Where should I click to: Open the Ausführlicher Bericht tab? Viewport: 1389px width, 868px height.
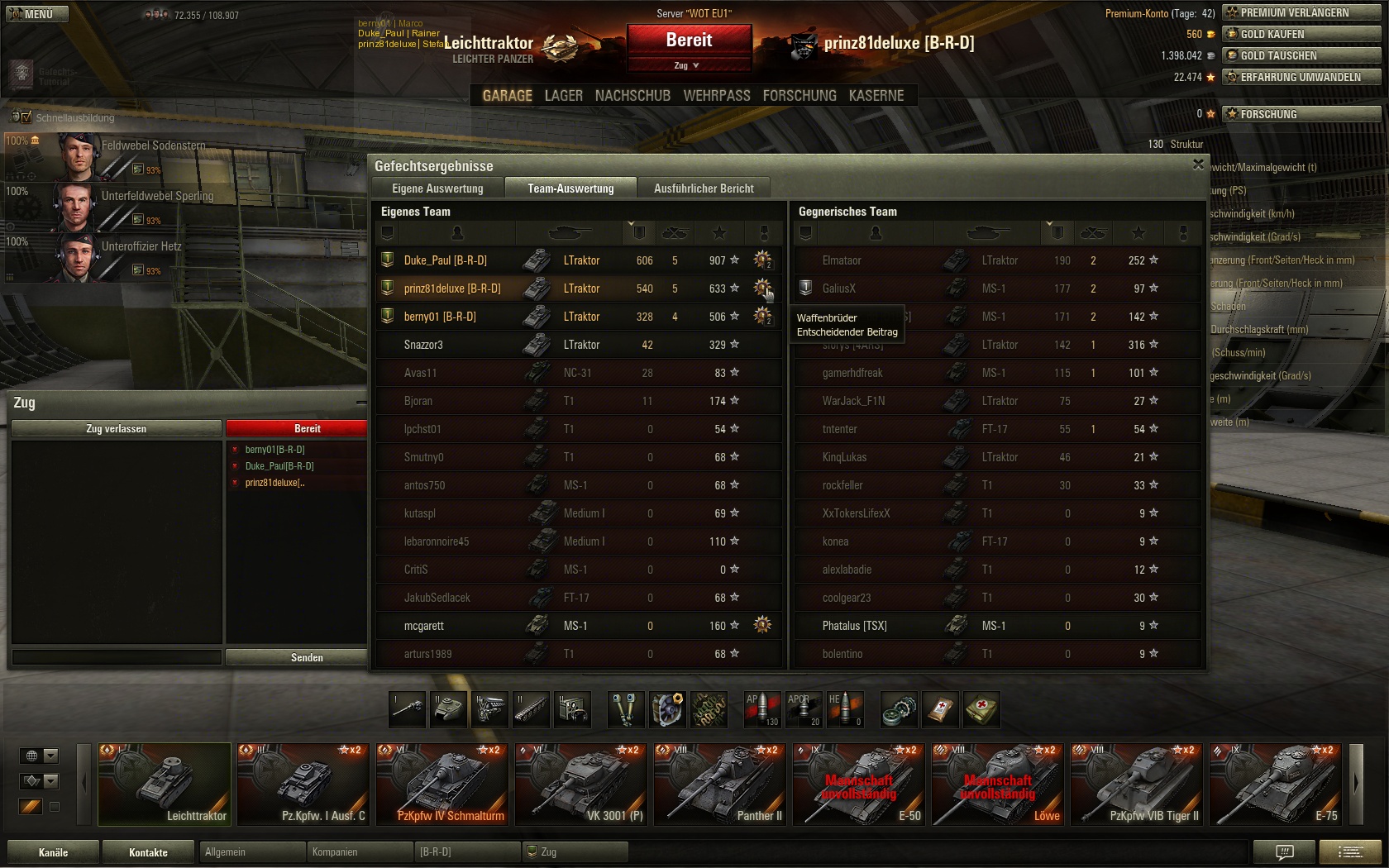(x=704, y=188)
